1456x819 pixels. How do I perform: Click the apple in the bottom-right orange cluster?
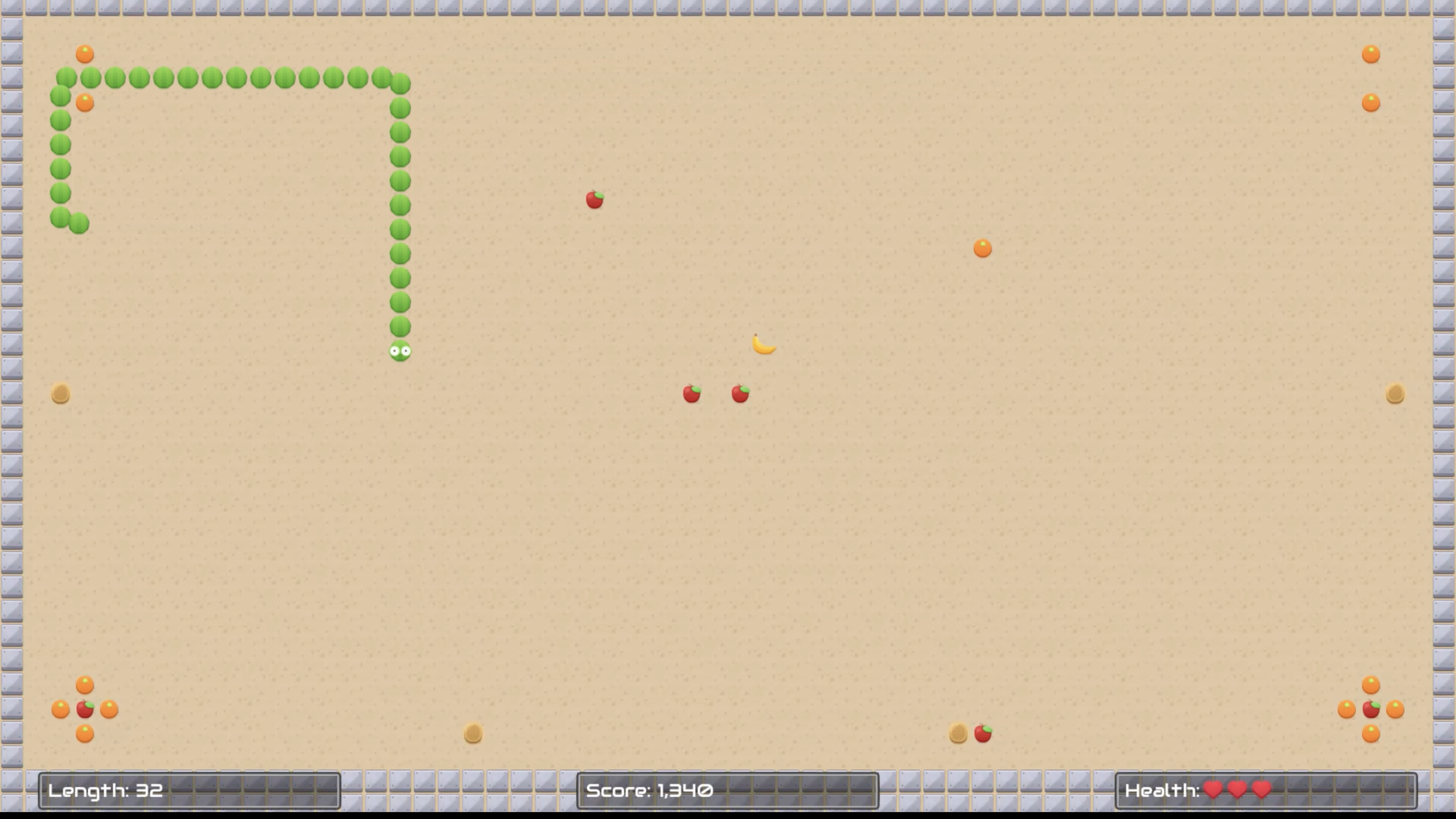tap(1372, 710)
